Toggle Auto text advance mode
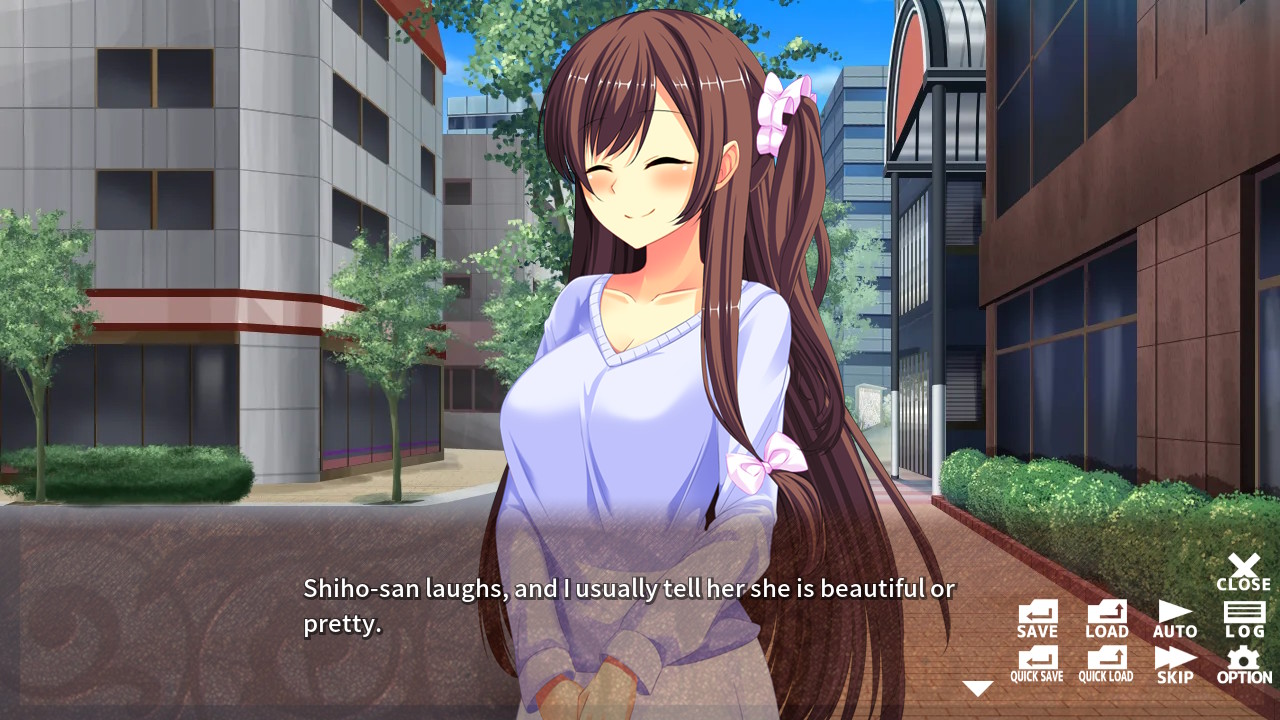1280x720 pixels. click(1174, 617)
